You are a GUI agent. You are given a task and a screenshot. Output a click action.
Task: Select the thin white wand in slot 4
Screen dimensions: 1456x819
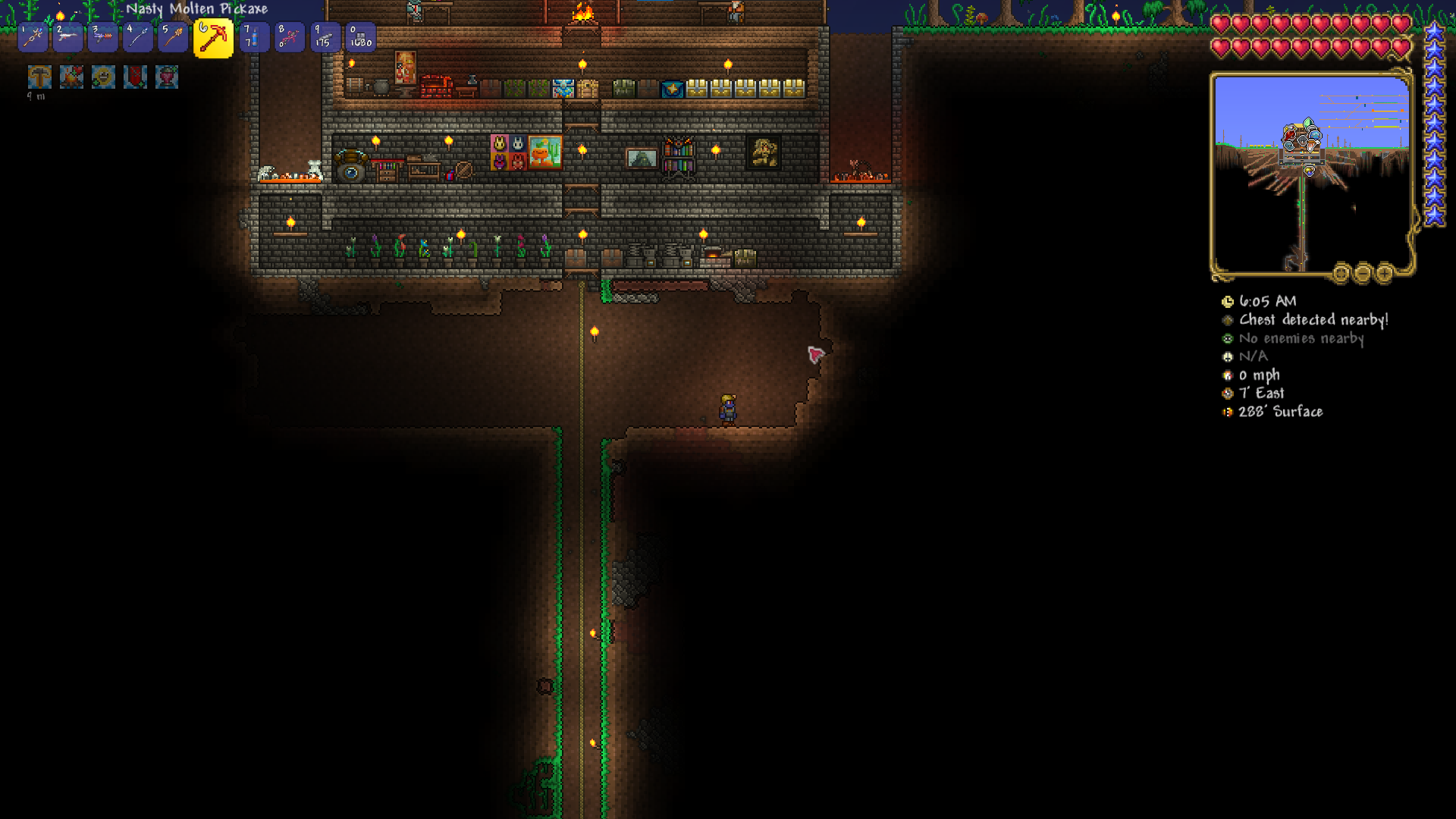click(137, 37)
